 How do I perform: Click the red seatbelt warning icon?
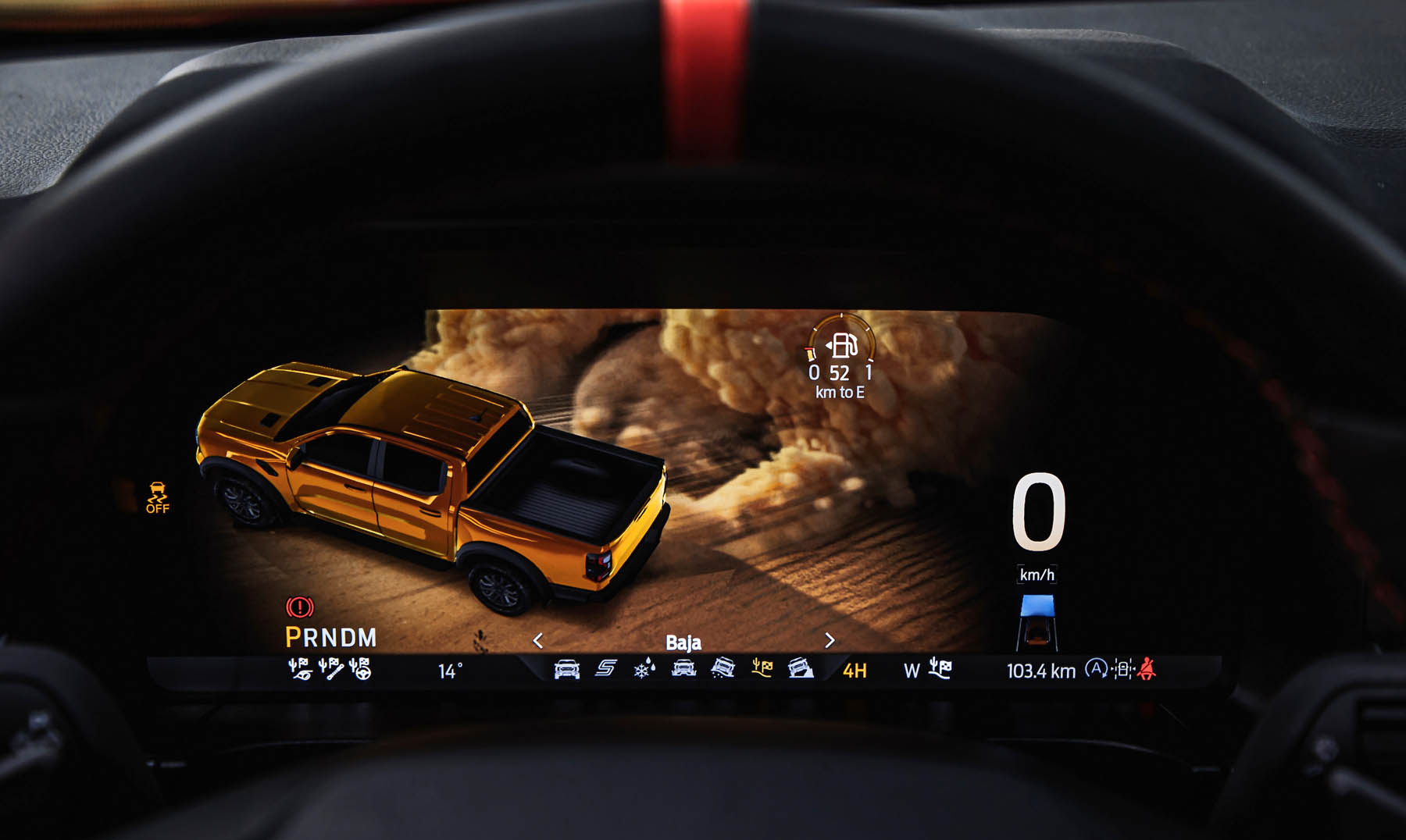pyautogui.click(x=1147, y=669)
